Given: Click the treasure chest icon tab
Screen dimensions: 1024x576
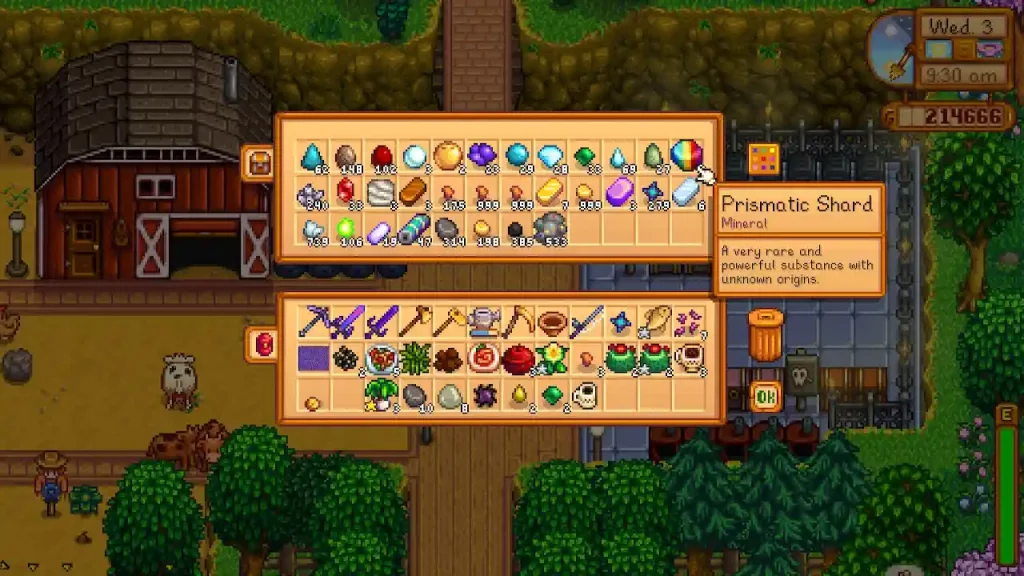Looking at the screenshot, I should 259,163.
